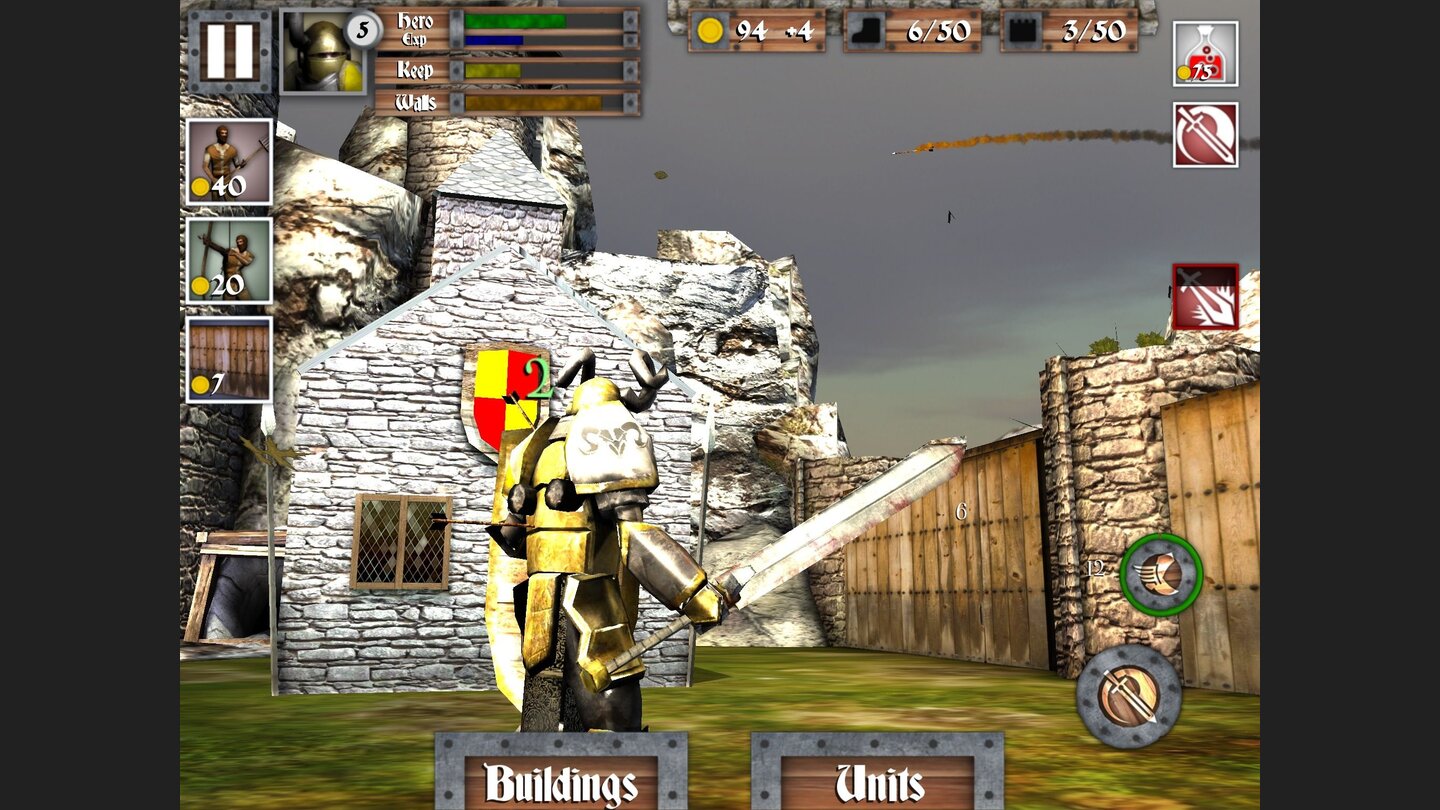Open the health potion ability (75 coins)

click(x=1203, y=55)
